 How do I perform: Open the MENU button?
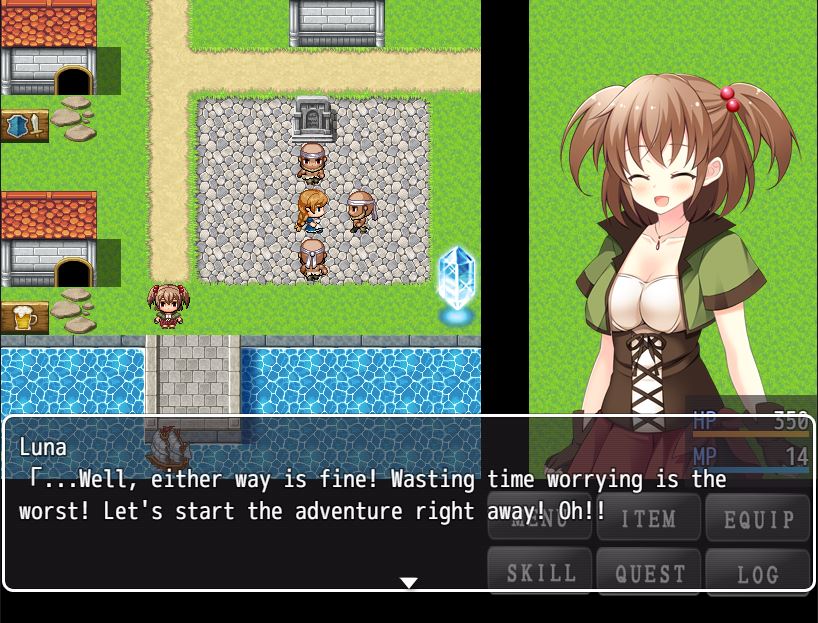pos(540,518)
